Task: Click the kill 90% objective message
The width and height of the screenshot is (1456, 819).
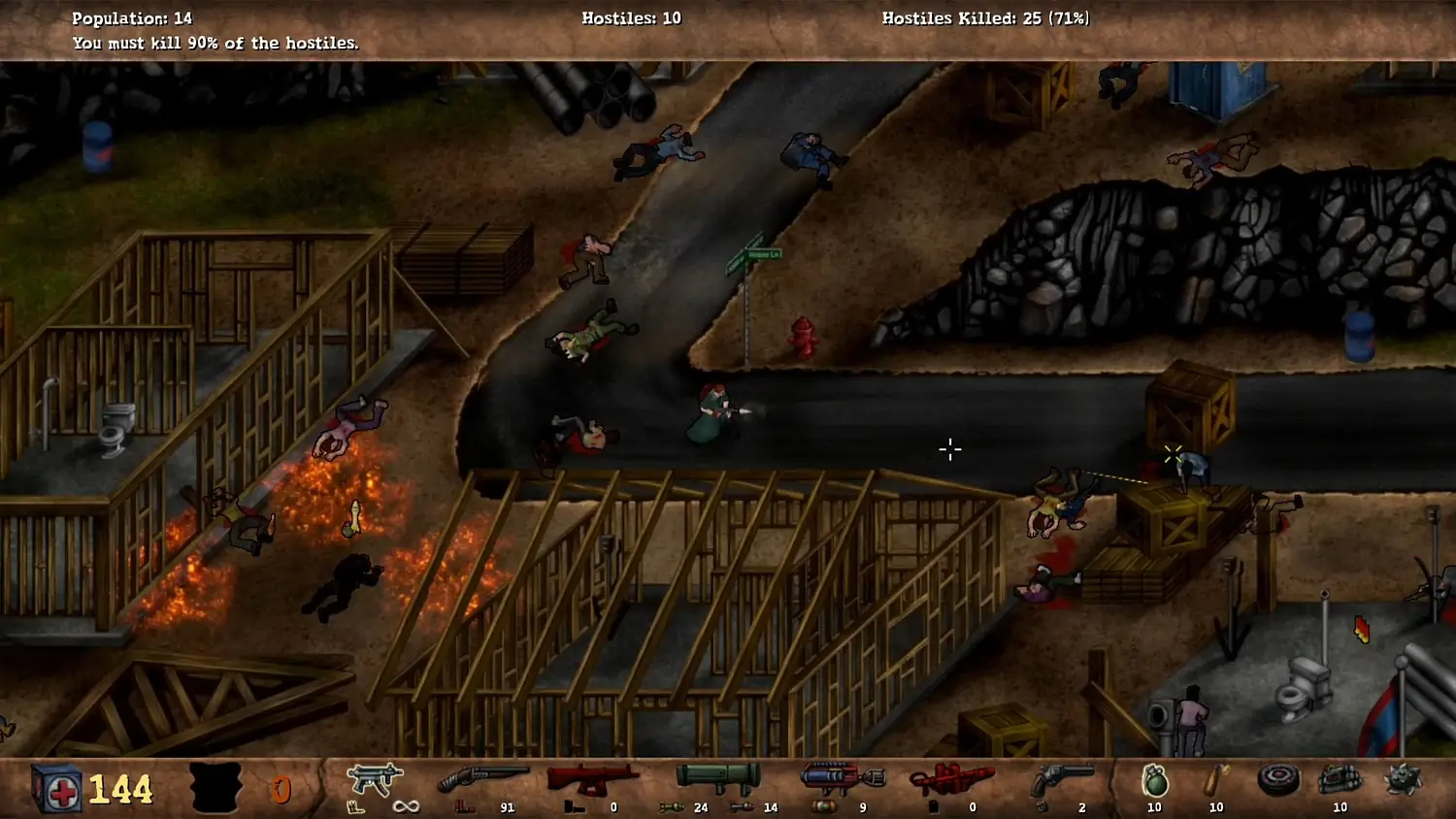Action: click(x=215, y=43)
